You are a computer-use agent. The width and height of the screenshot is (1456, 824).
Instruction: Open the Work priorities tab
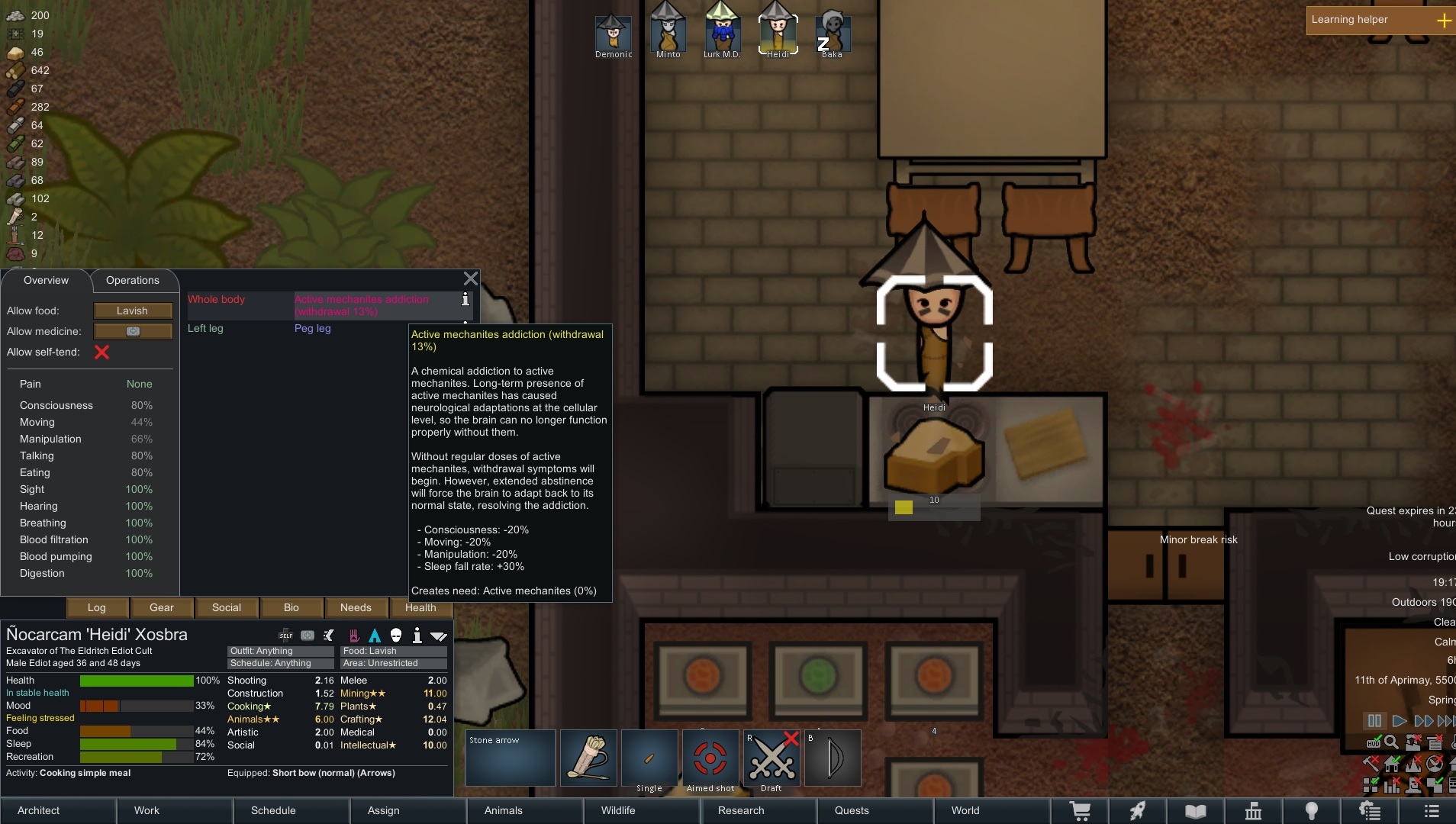147,810
